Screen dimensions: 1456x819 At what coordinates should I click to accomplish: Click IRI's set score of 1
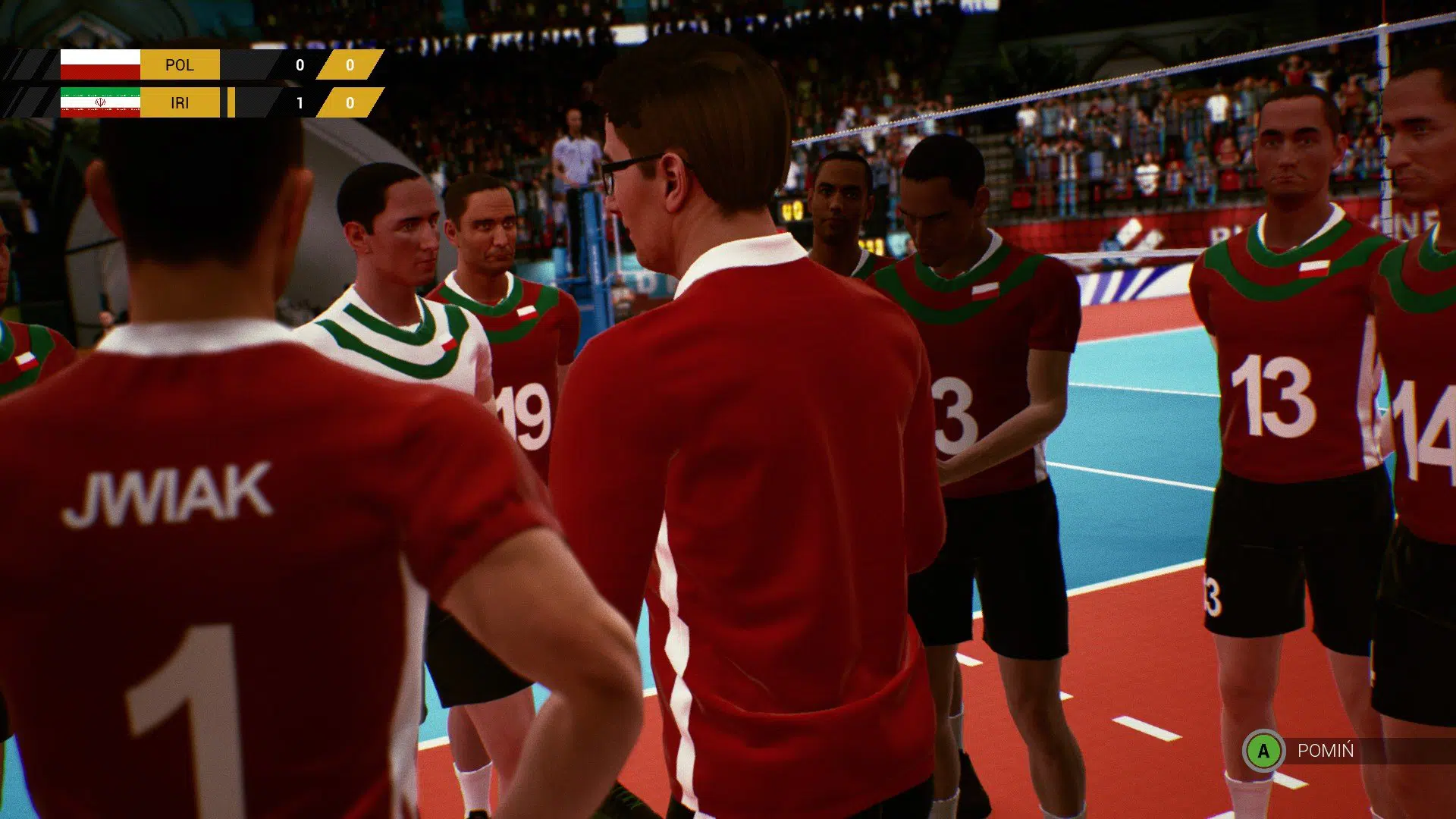[x=300, y=102]
